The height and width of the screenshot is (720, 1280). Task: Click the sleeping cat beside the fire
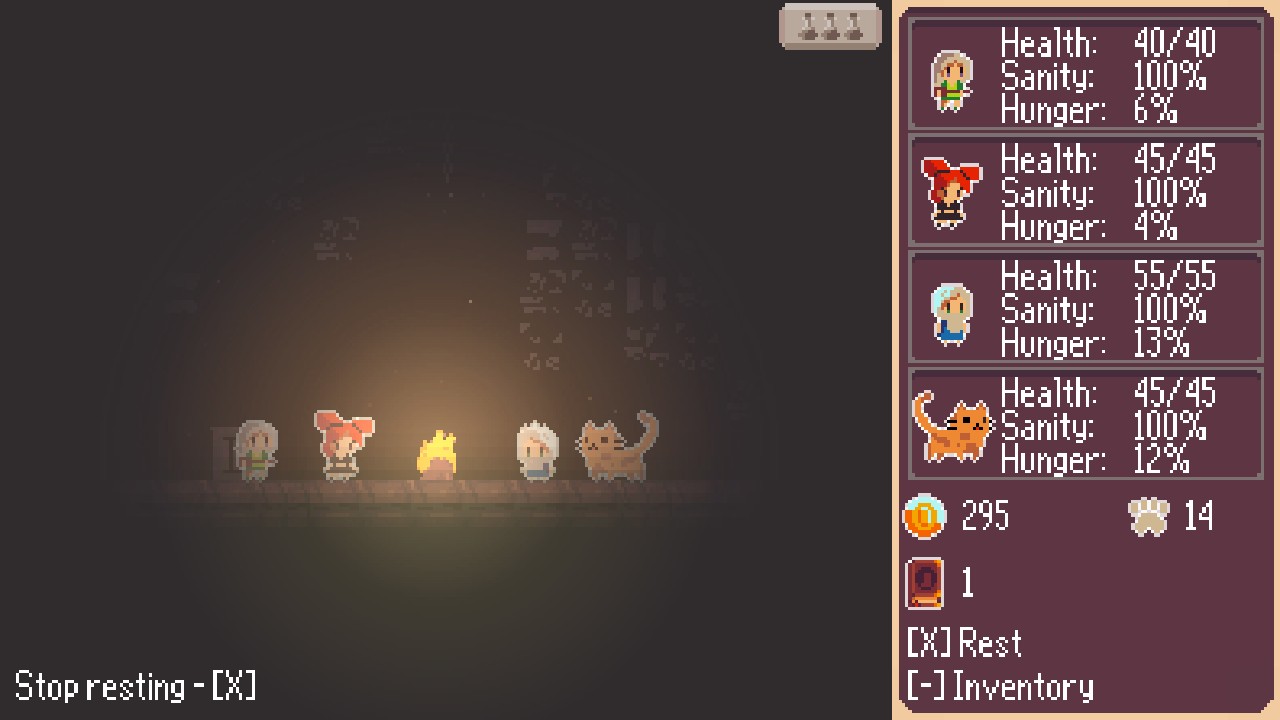[615, 448]
